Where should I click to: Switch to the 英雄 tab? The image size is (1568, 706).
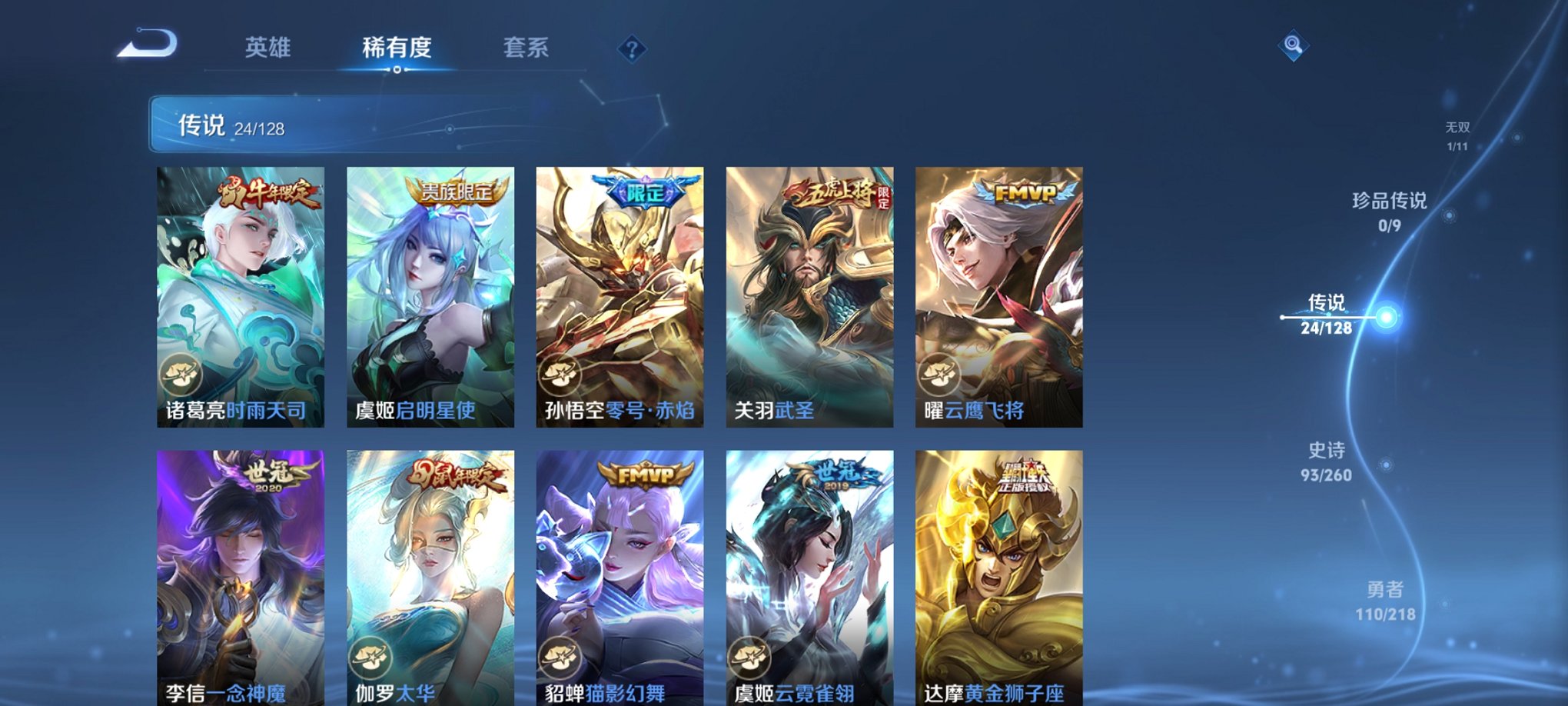click(x=267, y=48)
